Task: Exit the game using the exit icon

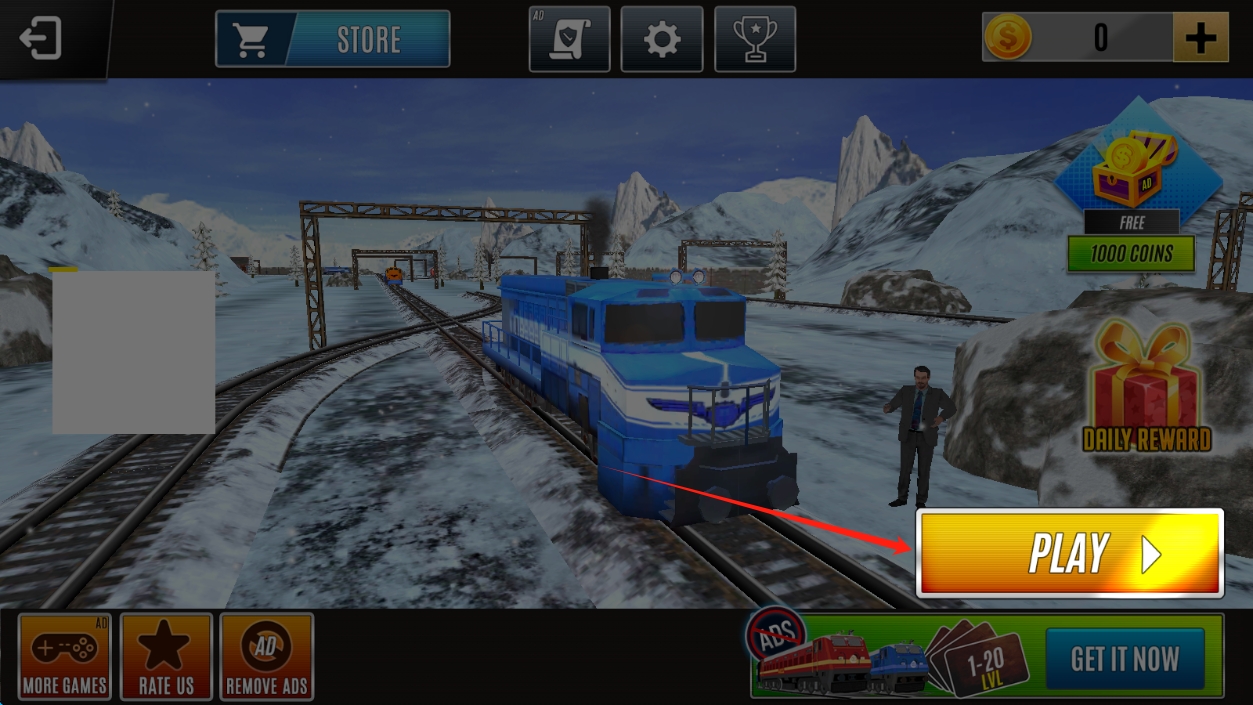Action: pyautogui.click(x=41, y=39)
